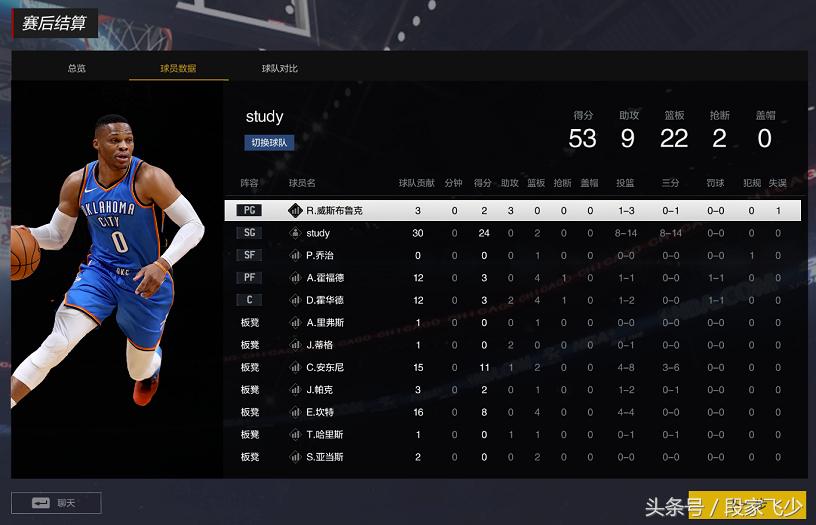Select the A.霍福德 player row
The image size is (816, 525).
pyautogui.click(x=325, y=278)
